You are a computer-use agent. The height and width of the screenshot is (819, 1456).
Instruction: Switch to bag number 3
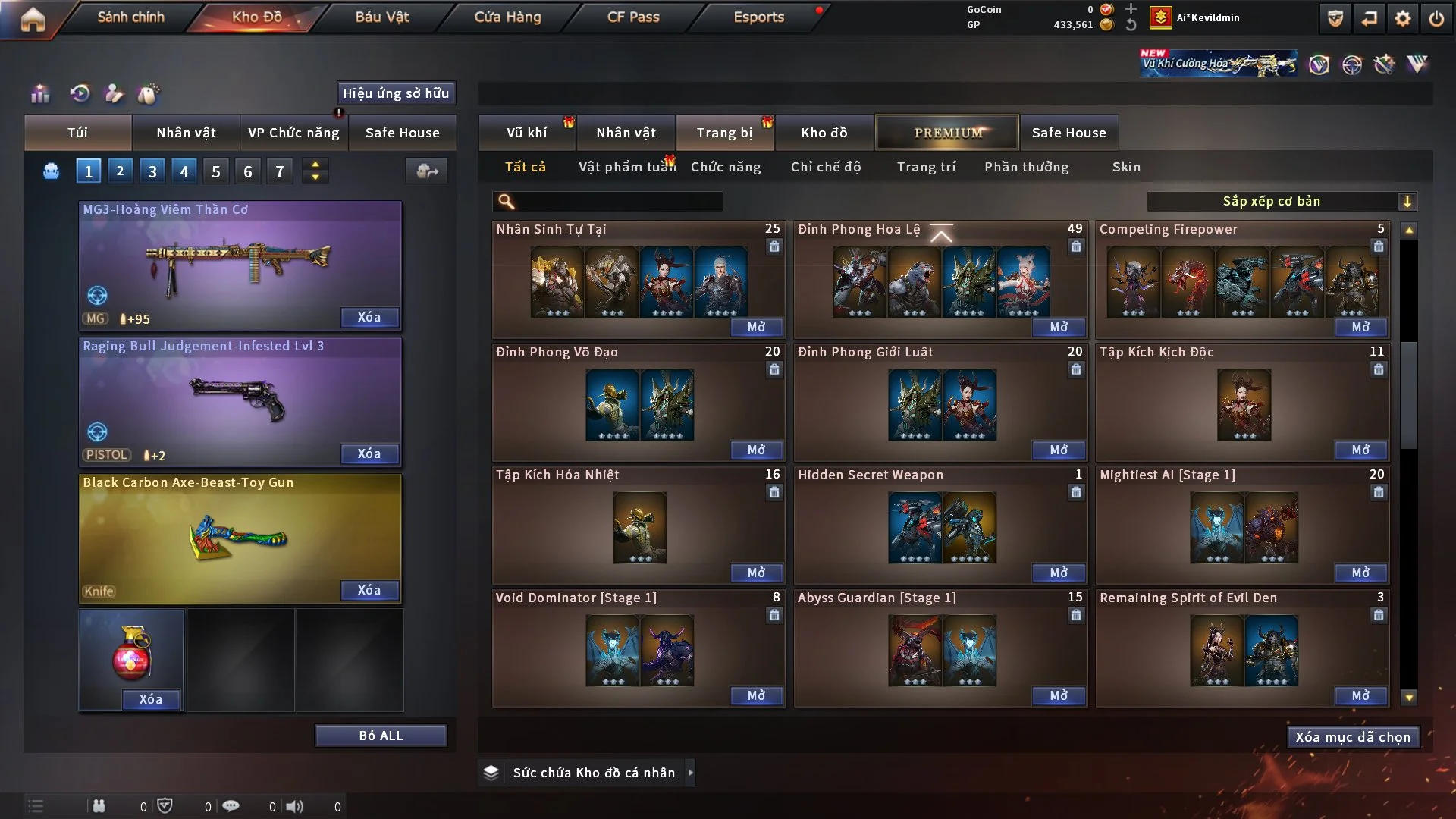point(152,171)
